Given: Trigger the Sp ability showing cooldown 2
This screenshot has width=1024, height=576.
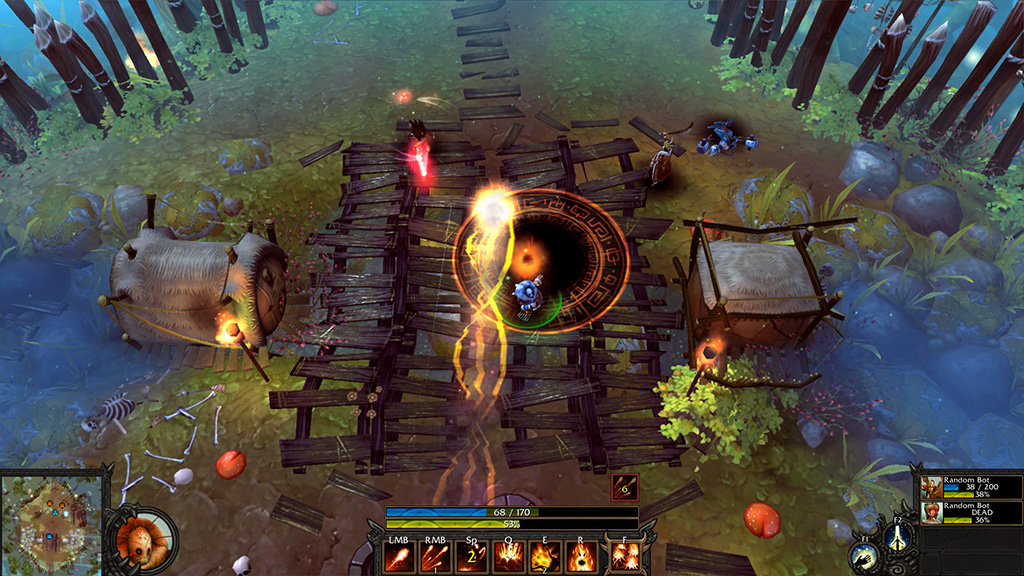Looking at the screenshot, I should (471, 556).
